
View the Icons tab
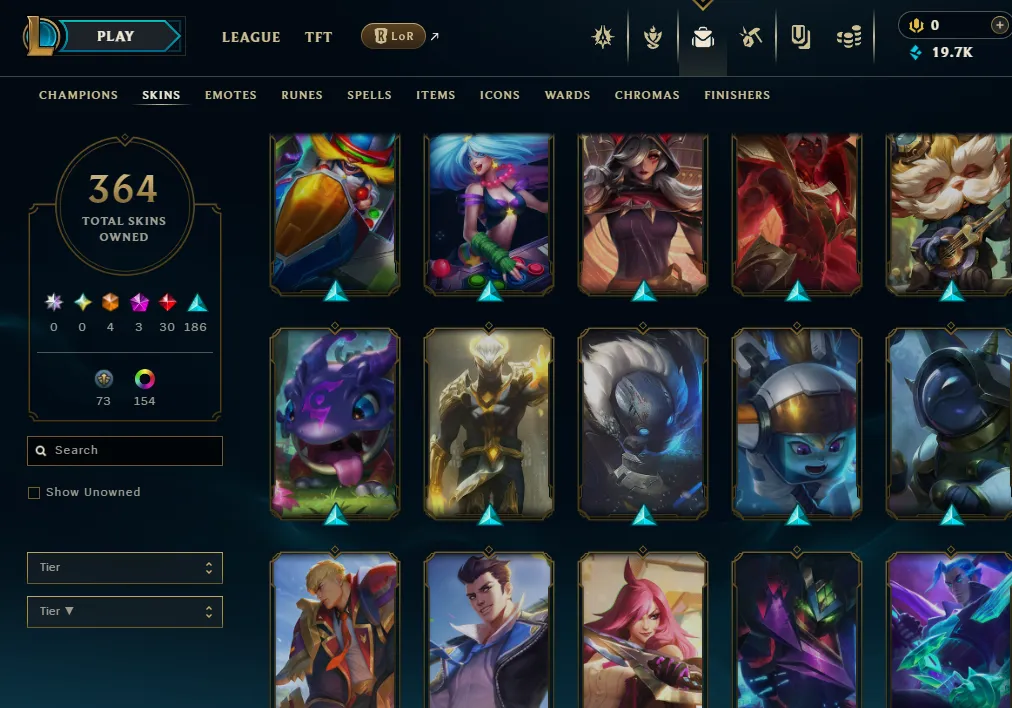tap(500, 95)
